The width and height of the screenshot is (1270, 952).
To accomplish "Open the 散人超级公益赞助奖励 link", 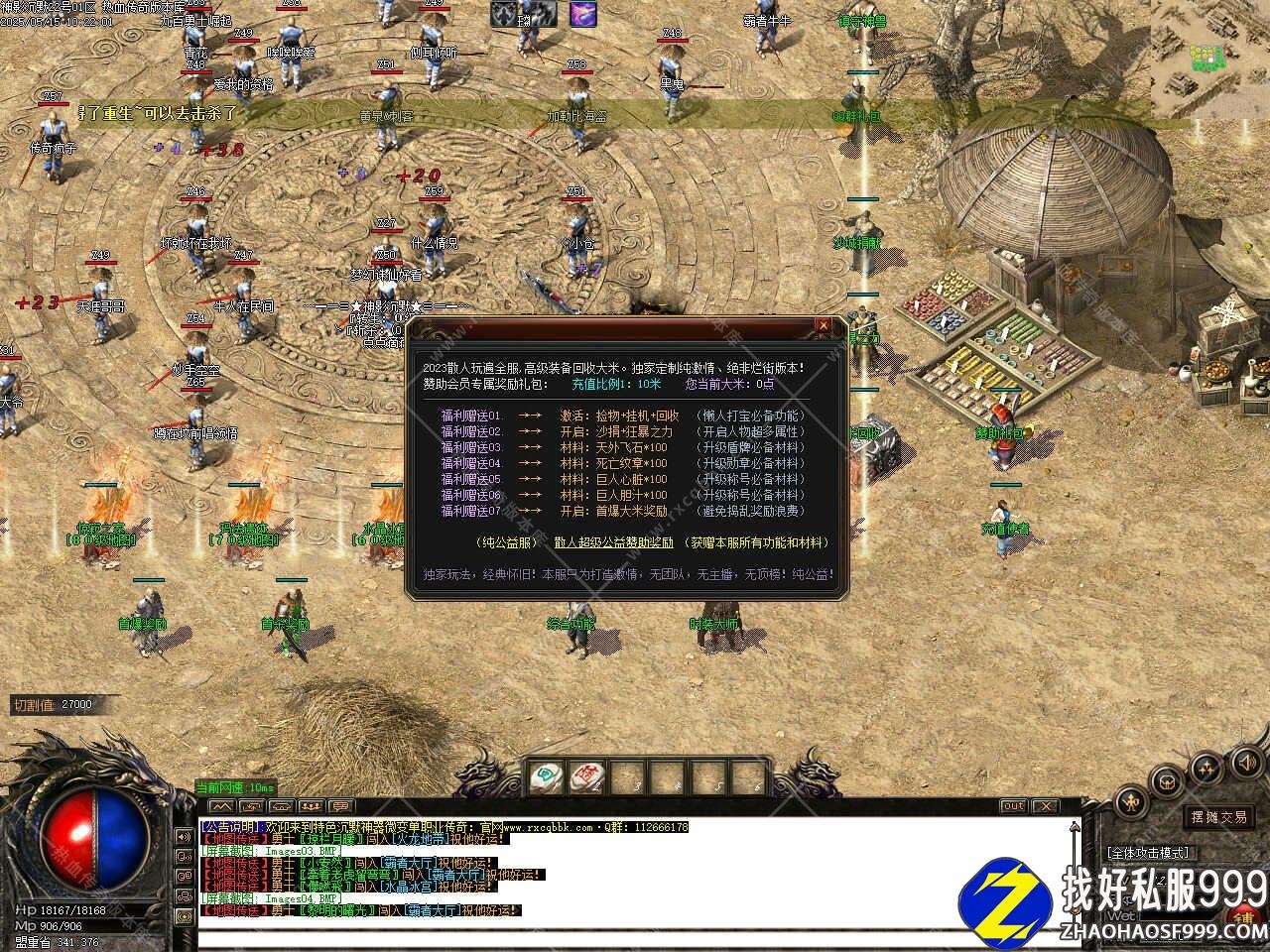I will coord(614,542).
